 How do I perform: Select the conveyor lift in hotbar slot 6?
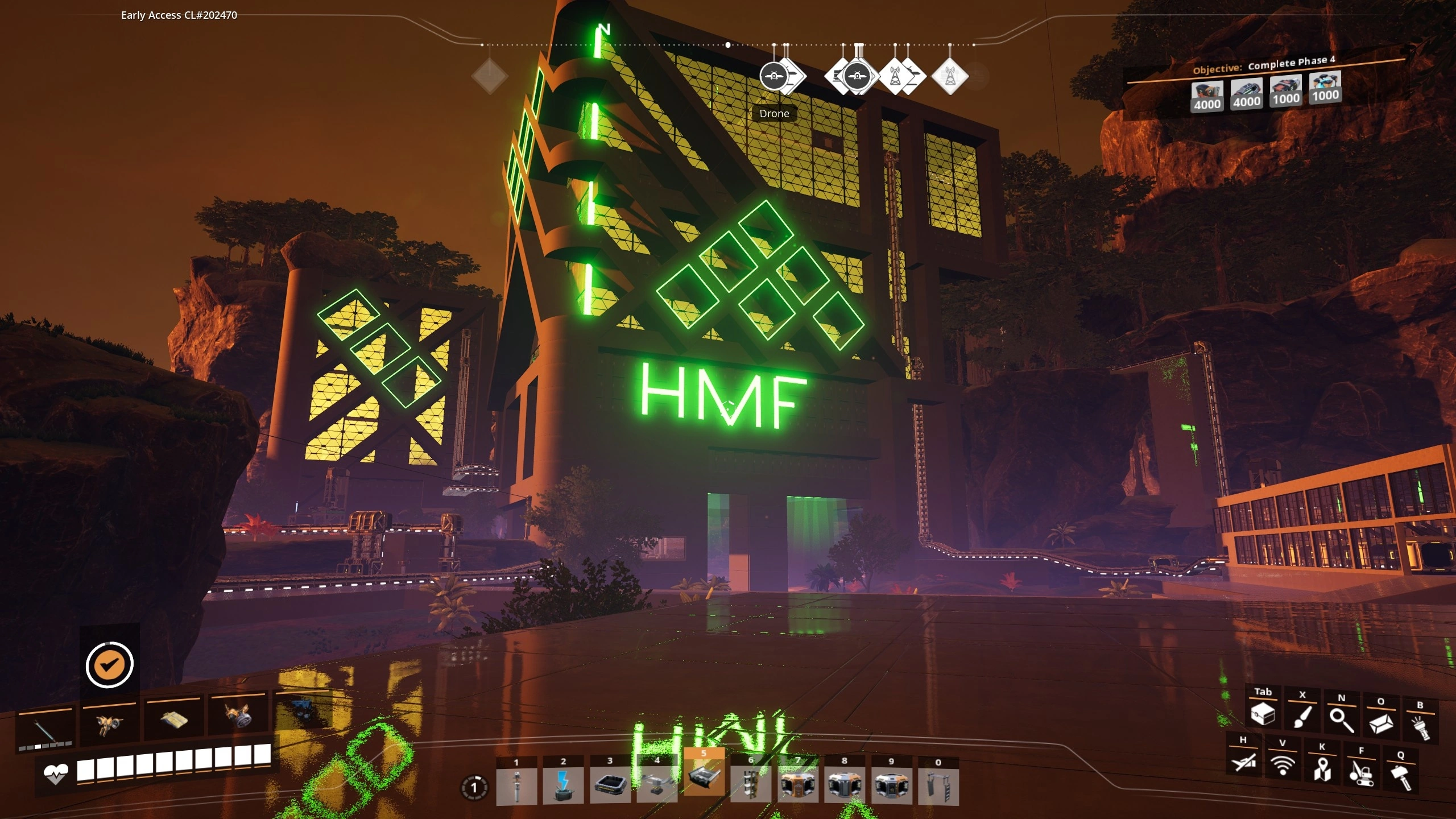pyautogui.click(x=751, y=785)
